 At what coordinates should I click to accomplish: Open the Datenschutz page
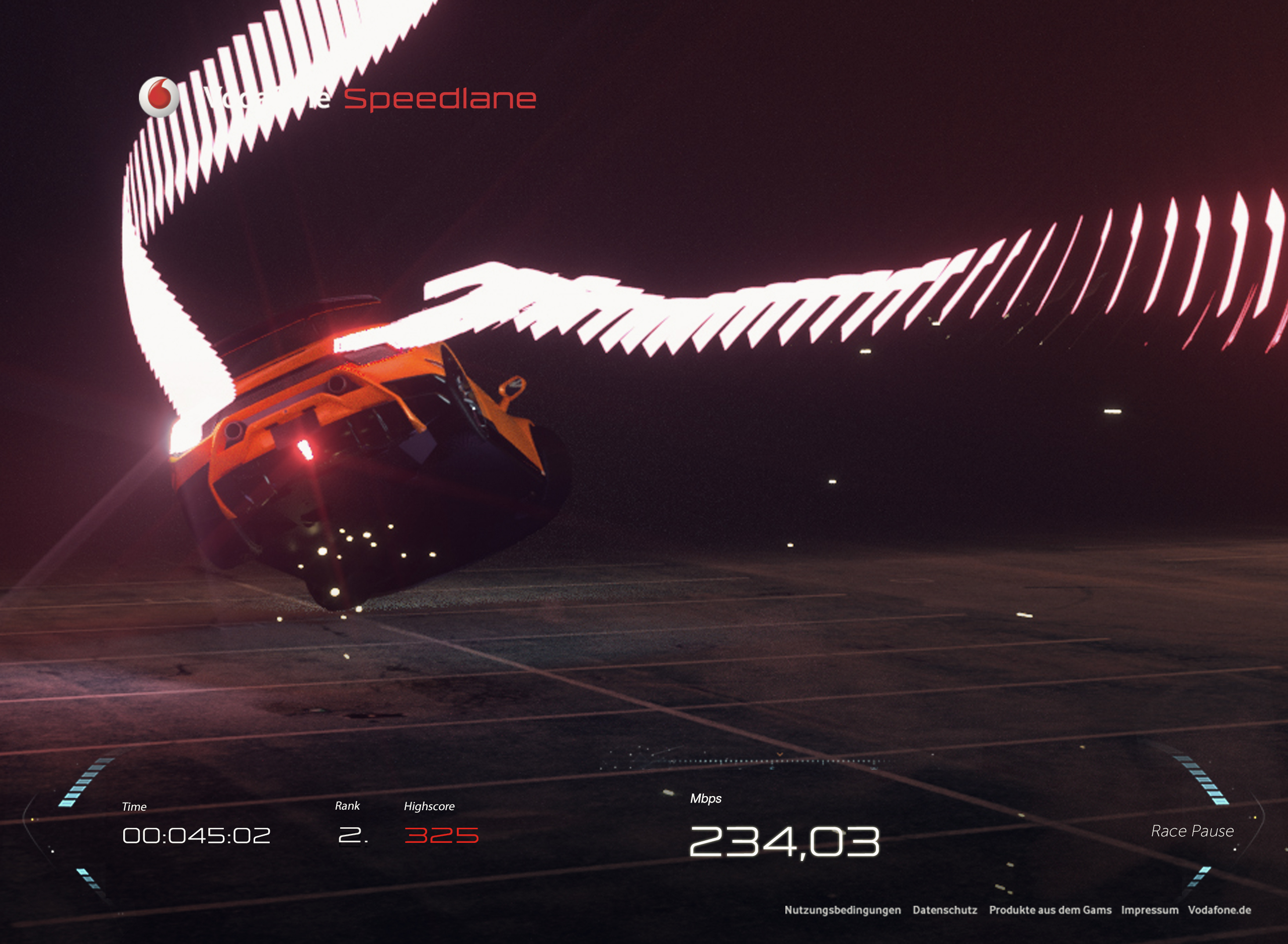945,910
